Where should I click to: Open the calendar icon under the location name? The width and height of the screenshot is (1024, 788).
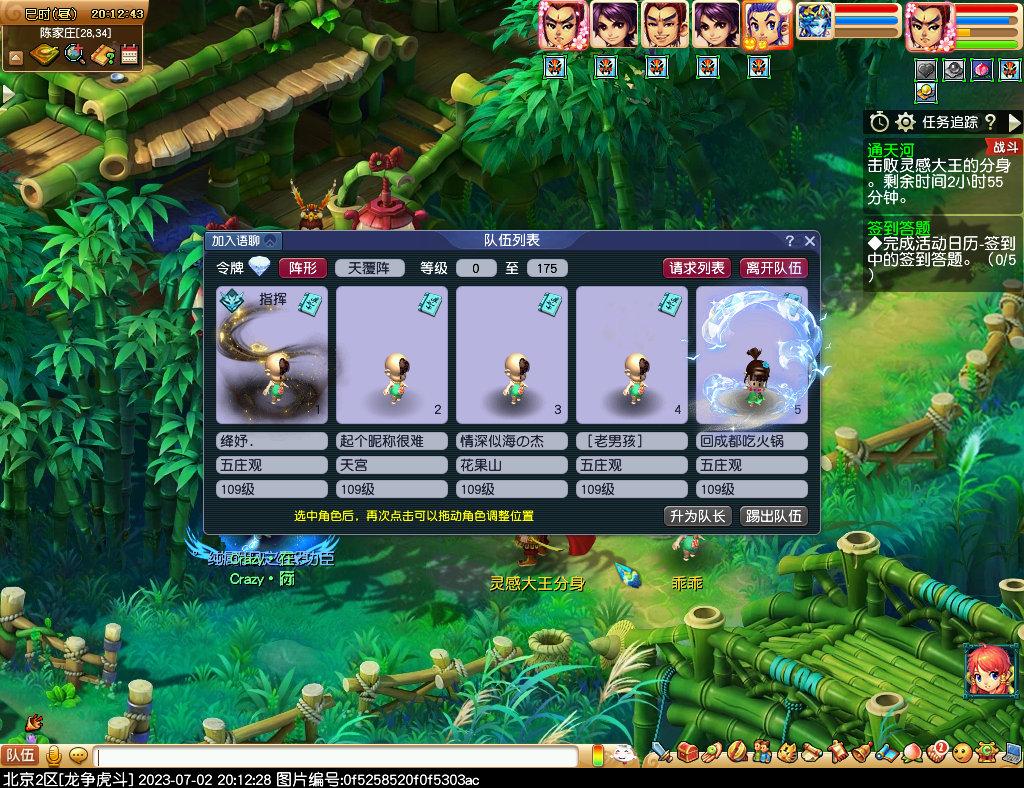pyautogui.click(x=129, y=54)
